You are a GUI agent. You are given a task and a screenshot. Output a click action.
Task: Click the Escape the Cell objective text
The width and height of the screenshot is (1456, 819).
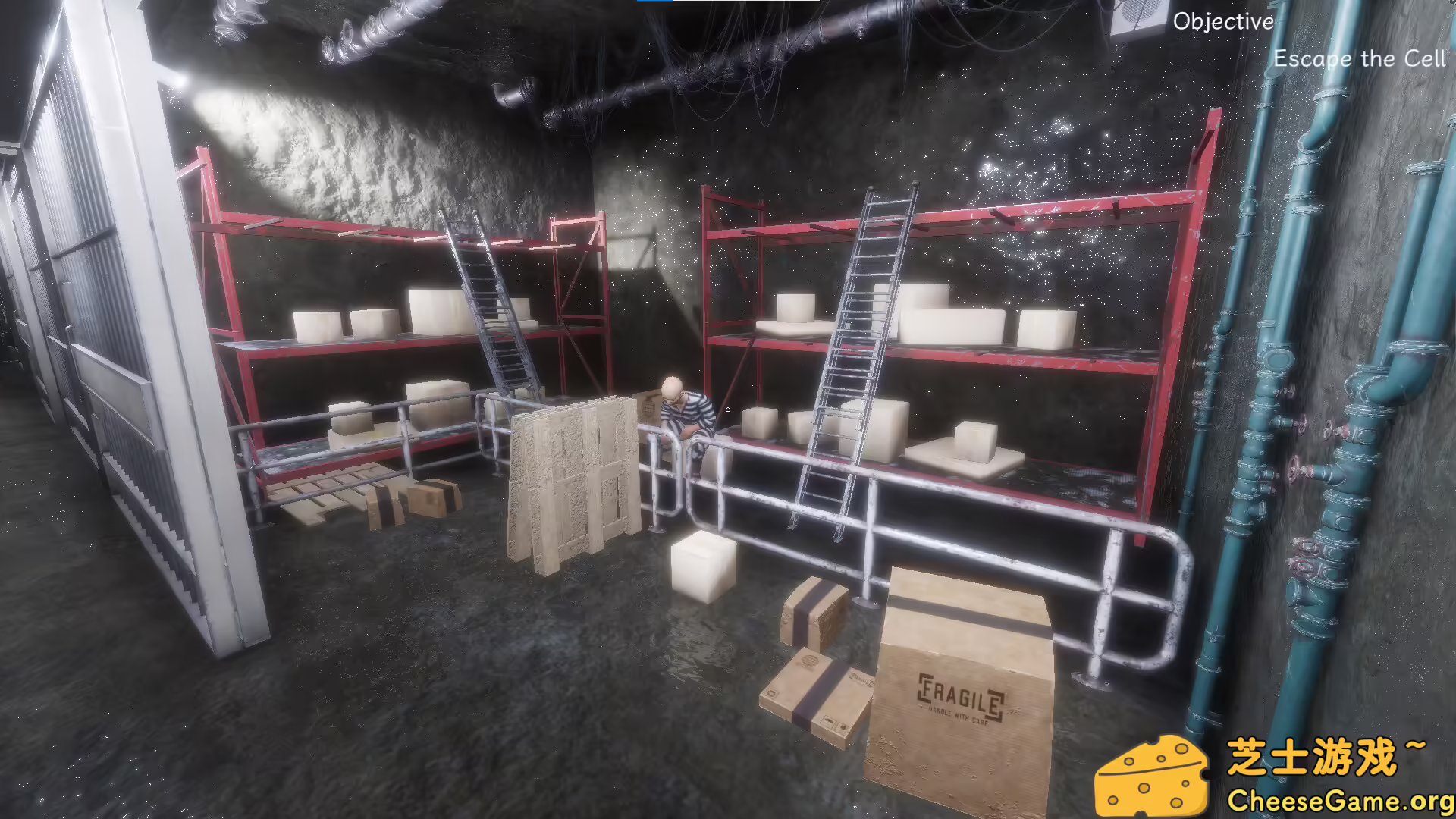(x=1359, y=59)
